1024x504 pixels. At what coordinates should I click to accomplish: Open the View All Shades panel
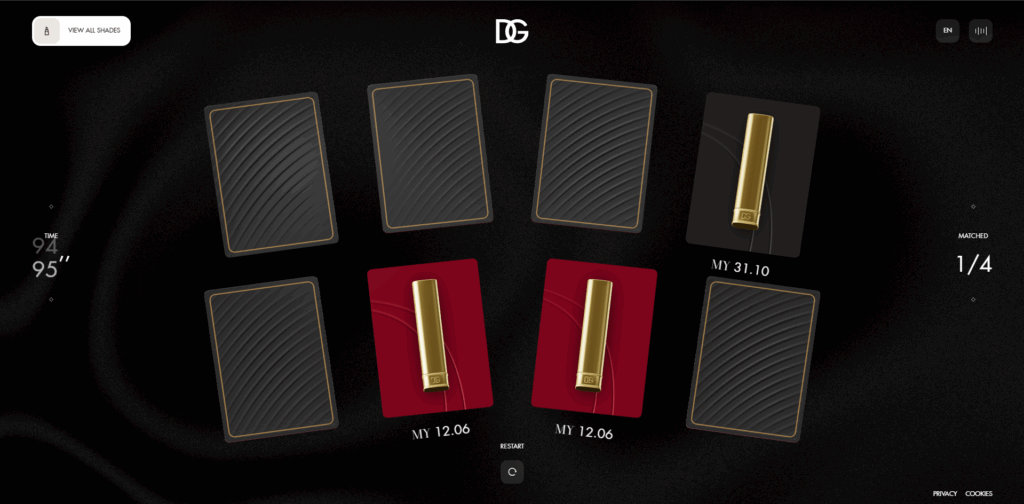point(82,31)
